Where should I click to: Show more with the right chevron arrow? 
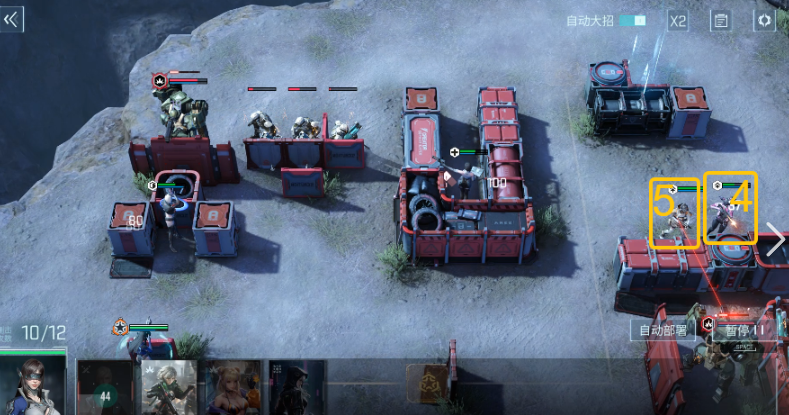tap(775, 238)
